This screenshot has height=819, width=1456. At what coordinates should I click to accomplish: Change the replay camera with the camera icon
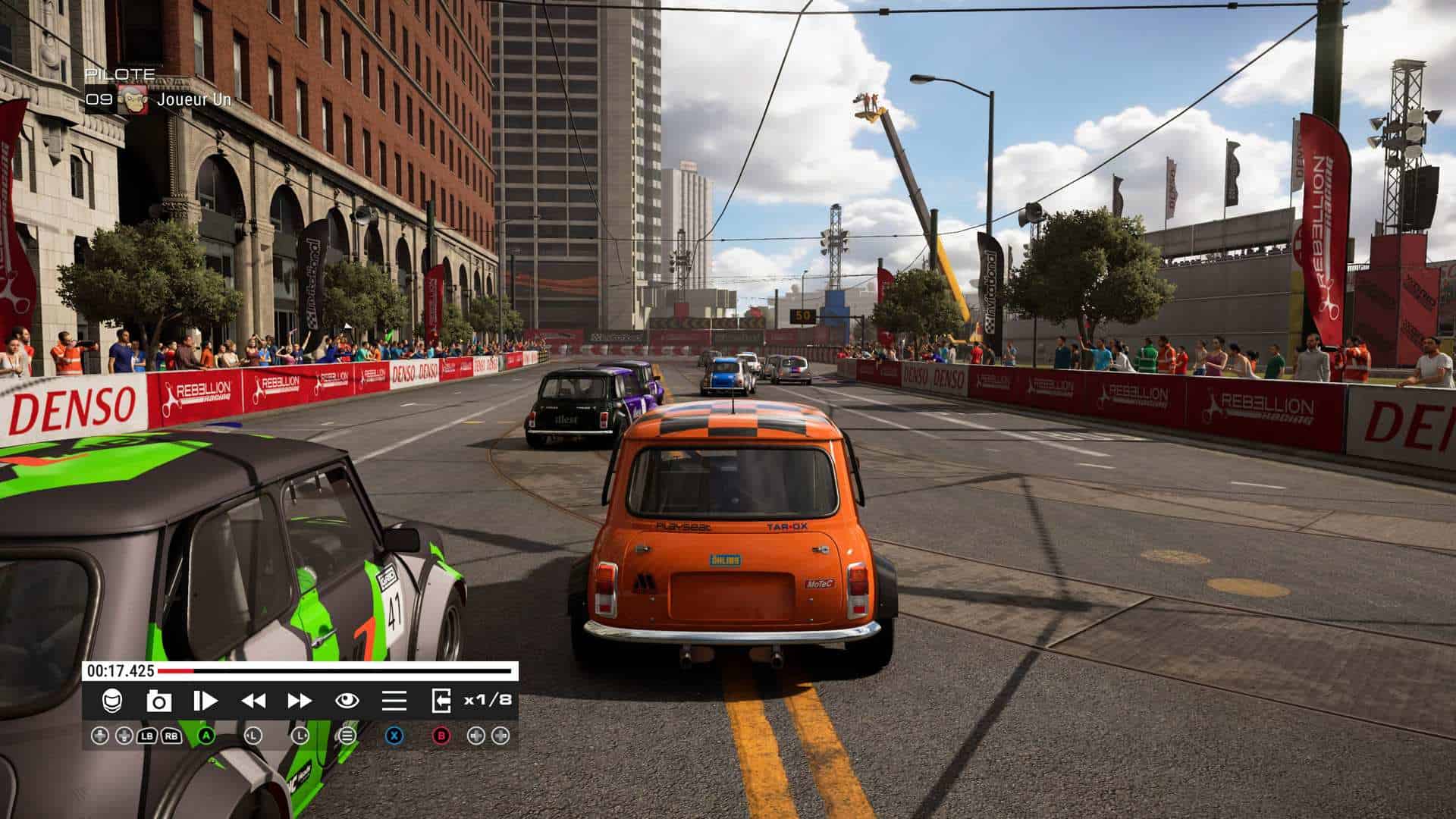[x=158, y=701]
